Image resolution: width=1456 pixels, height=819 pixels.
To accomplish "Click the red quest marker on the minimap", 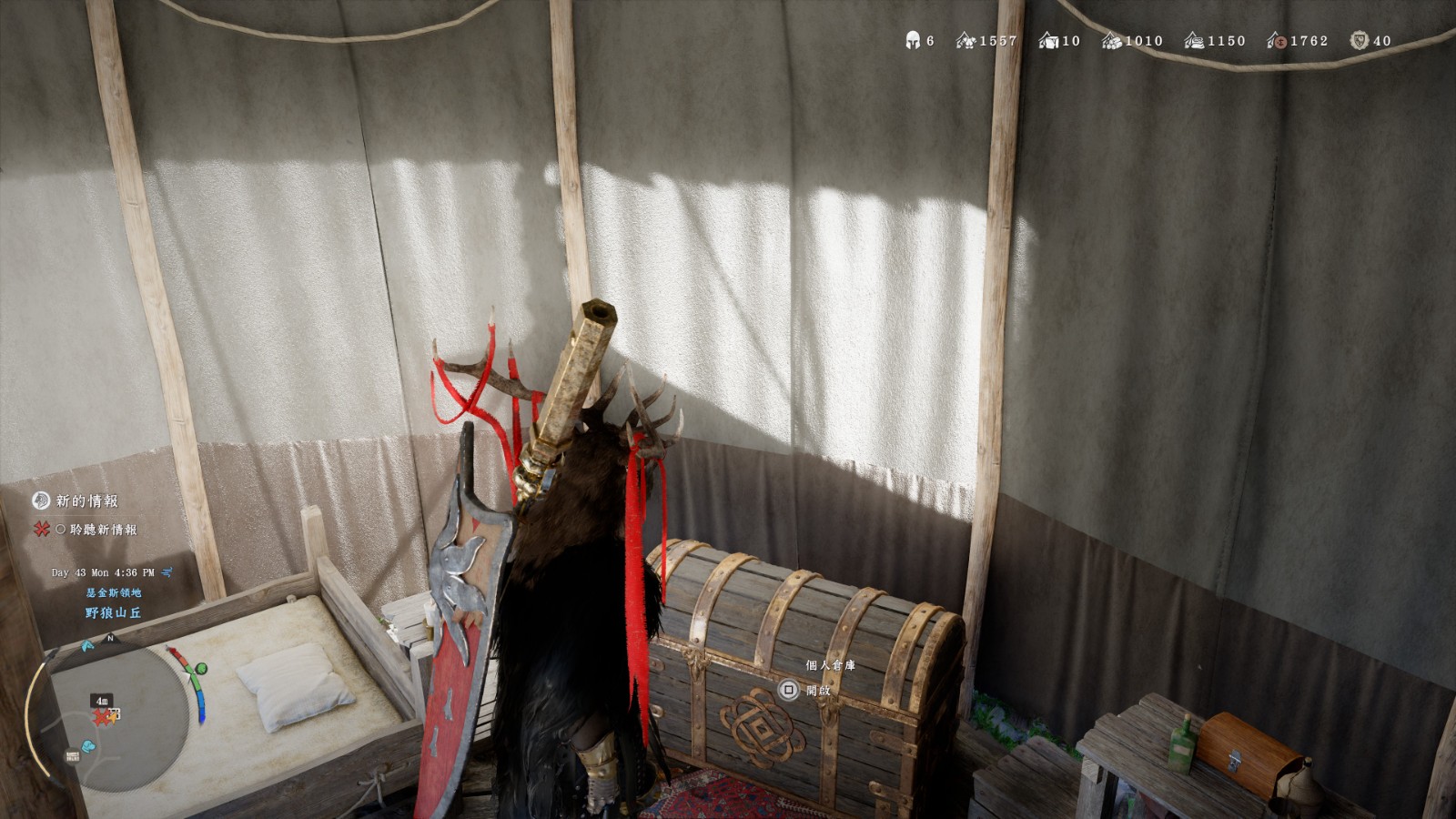I will point(102,717).
